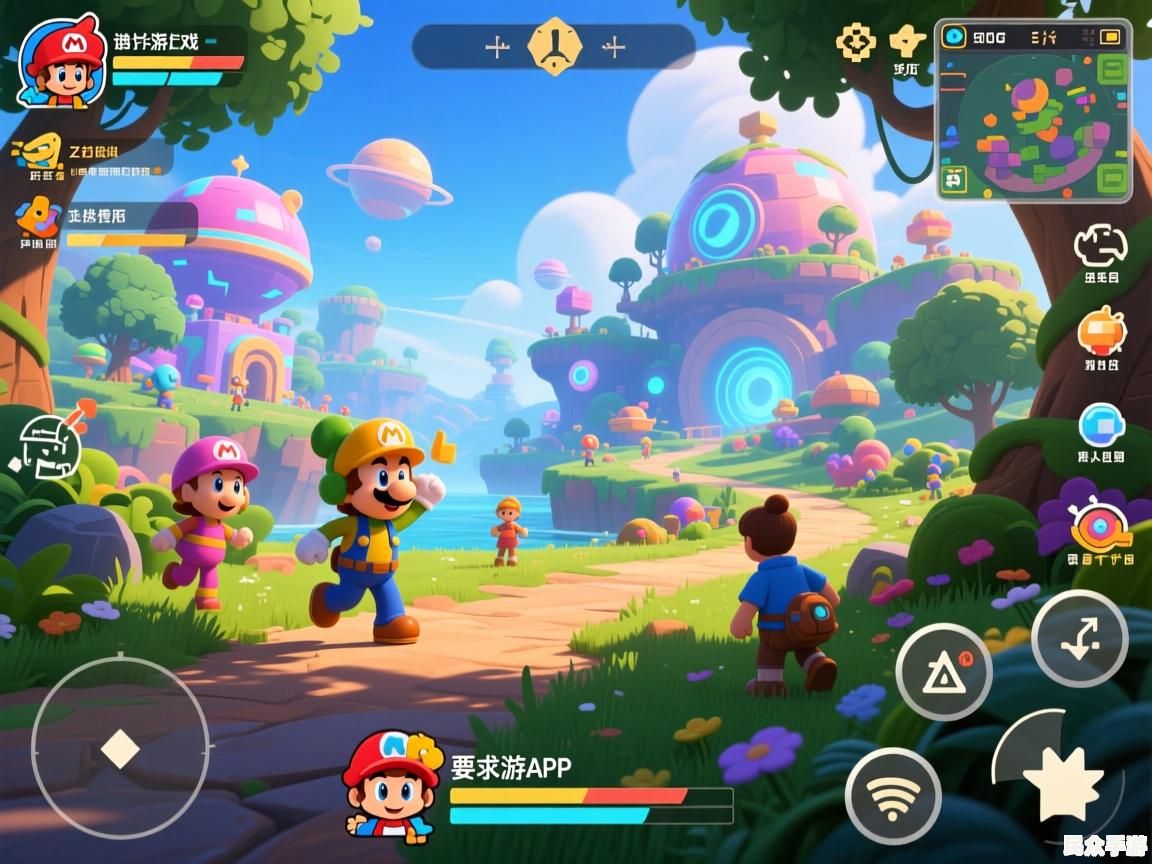The height and width of the screenshot is (864, 1152).
Task: Tap the blue cube icon
Action: click(x=1101, y=425)
